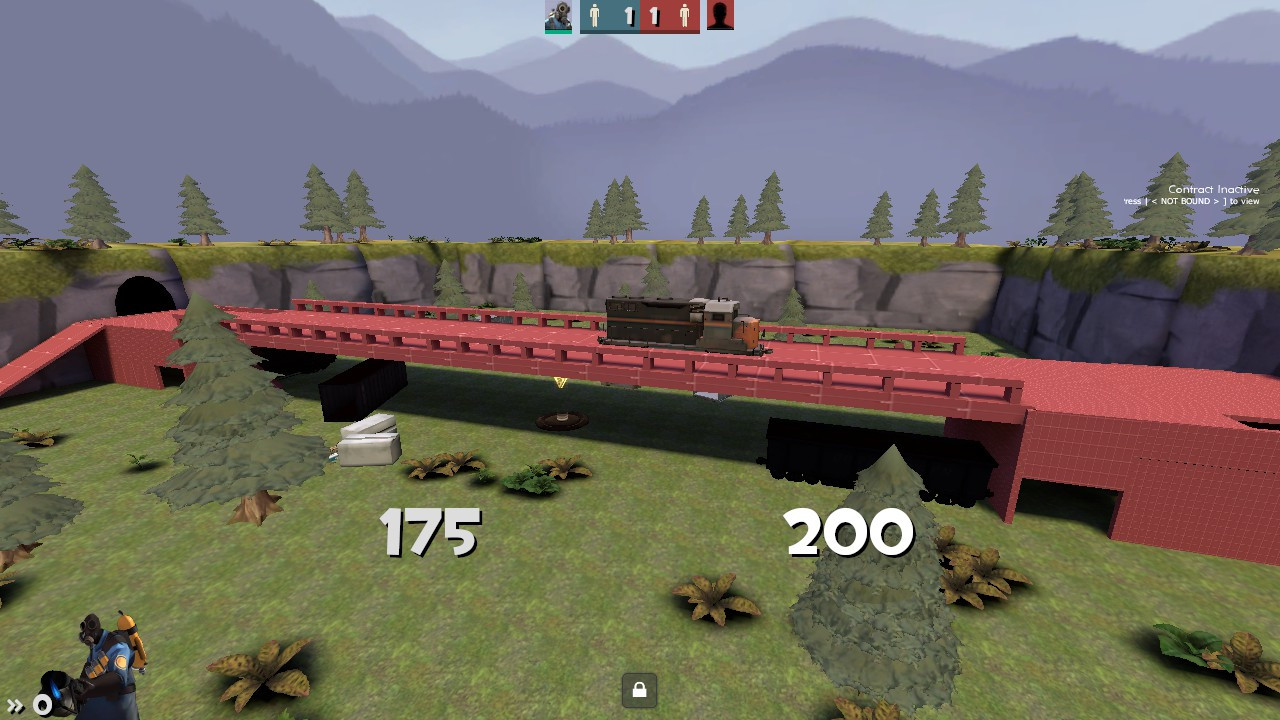This screenshot has width=1280, height=720.
Task: Click the Pyro class portrait in the scoreboard
Action: [558, 15]
